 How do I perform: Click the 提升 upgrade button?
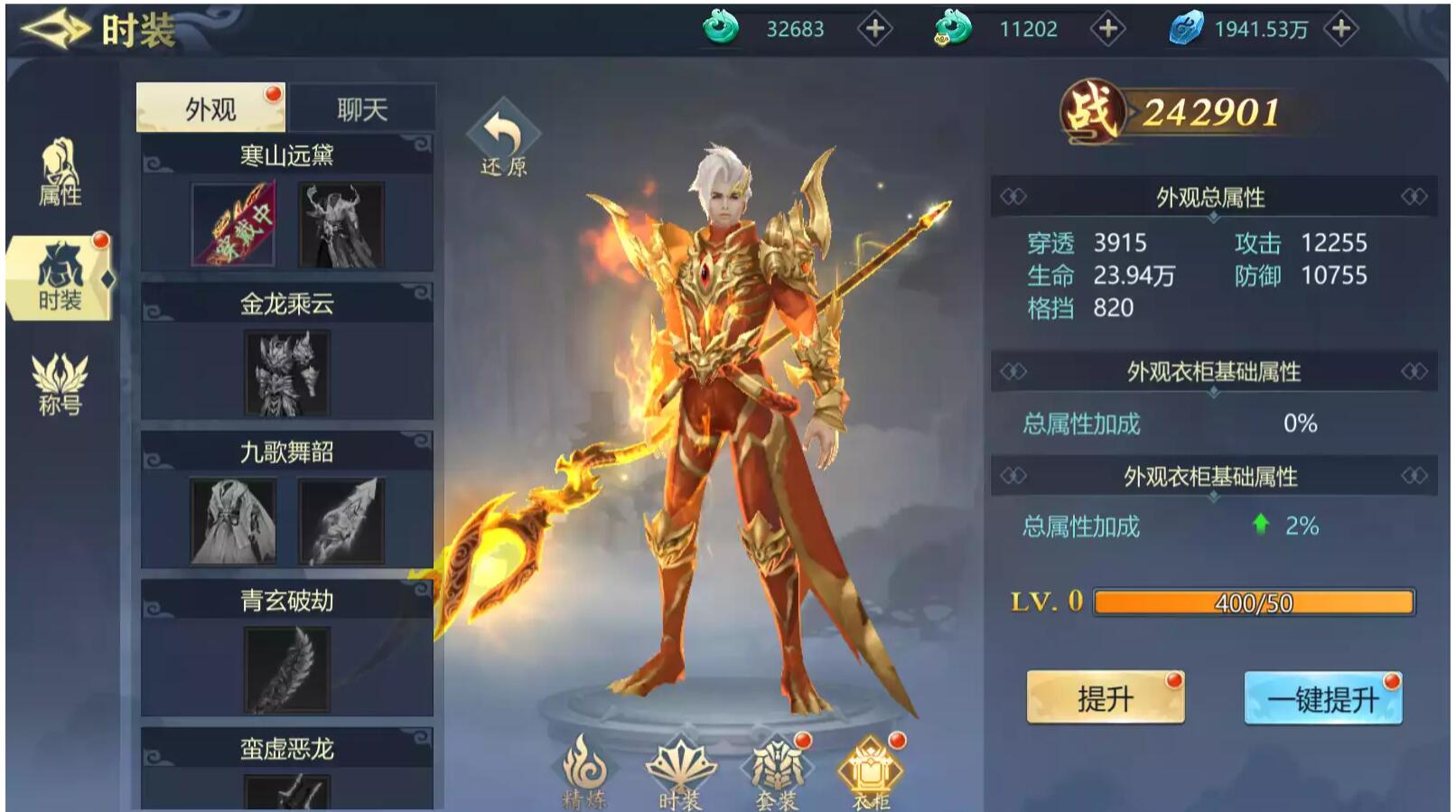1105,698
